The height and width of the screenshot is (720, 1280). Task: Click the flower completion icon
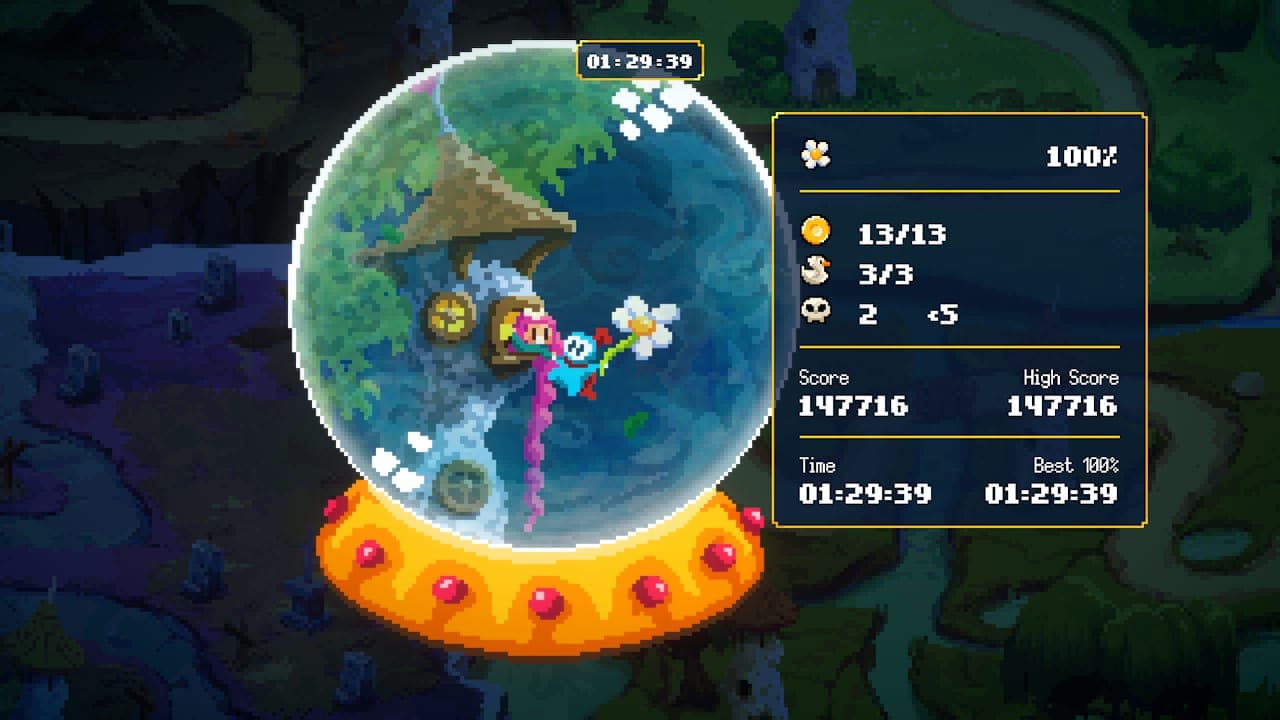click(816, 156)
